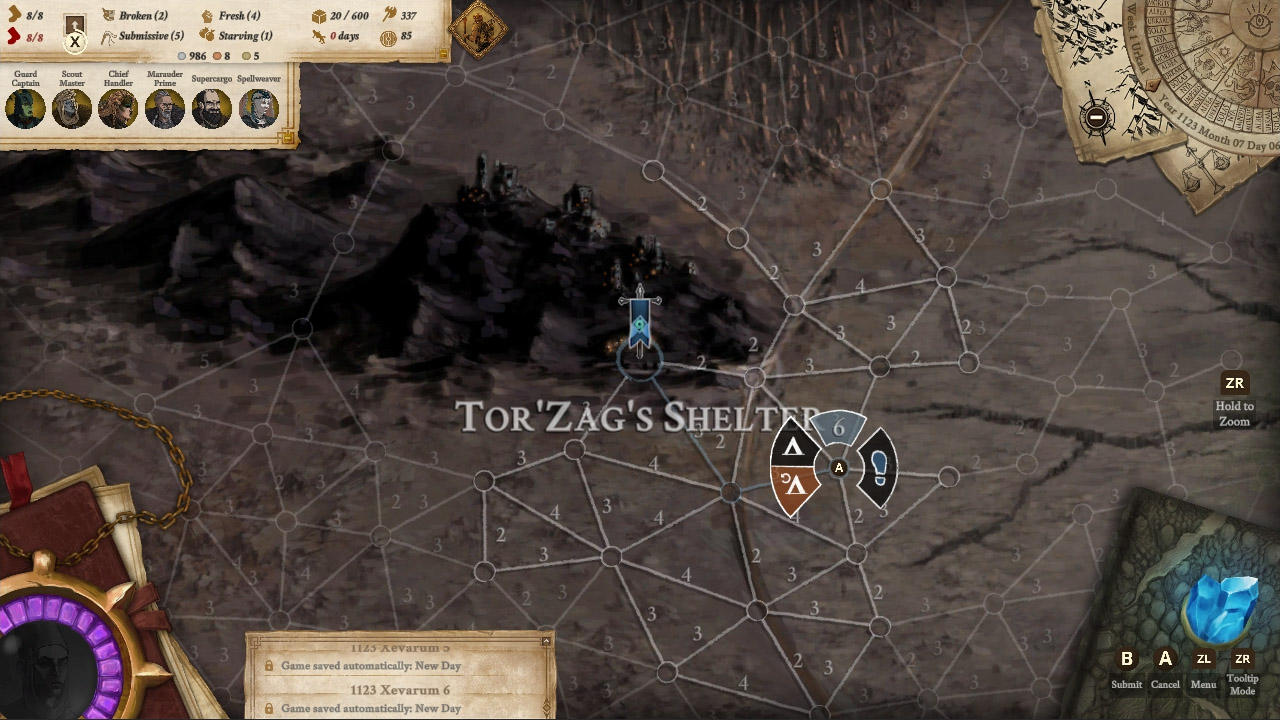Click the Tor'Zag's Shelter settlement node

pos(640,355)
